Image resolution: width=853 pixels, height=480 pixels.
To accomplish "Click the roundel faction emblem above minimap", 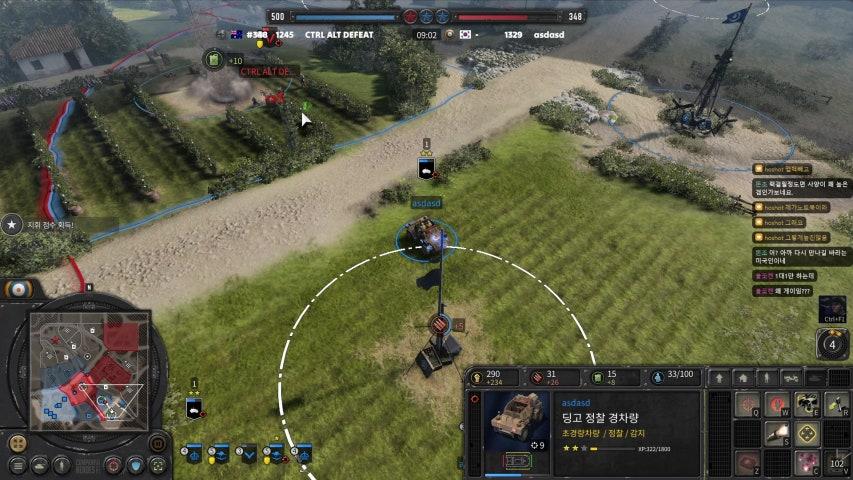I will [16, 289].
